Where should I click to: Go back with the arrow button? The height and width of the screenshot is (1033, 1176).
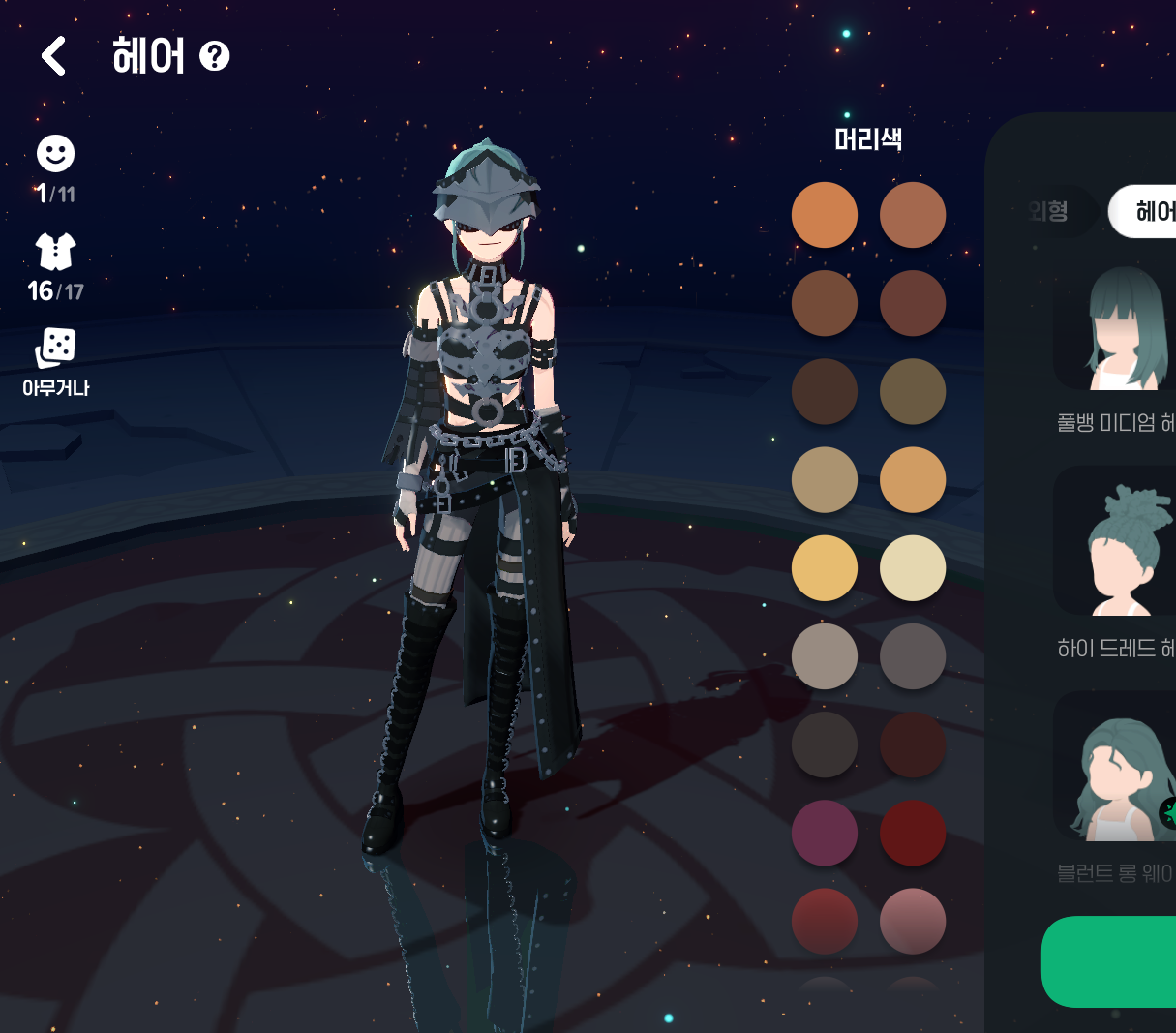point(54,56)
